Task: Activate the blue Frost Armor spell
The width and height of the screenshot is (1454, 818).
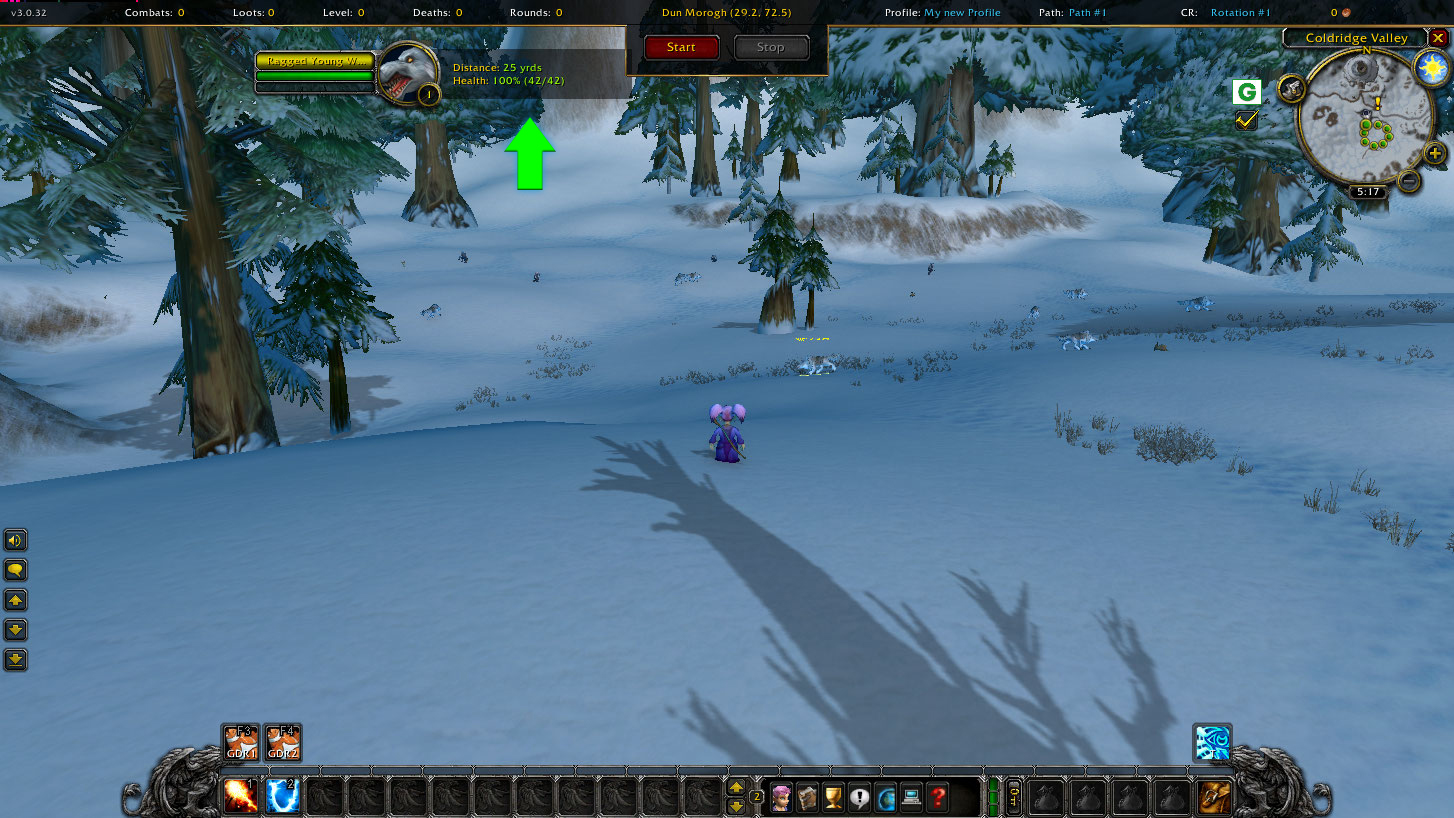Action: (x=283, y=797)
